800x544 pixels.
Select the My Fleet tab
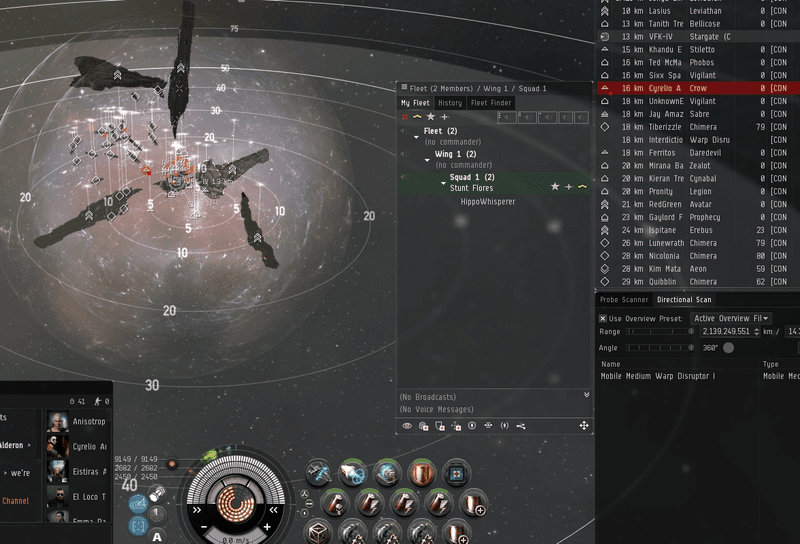click(x=415, y=103)
